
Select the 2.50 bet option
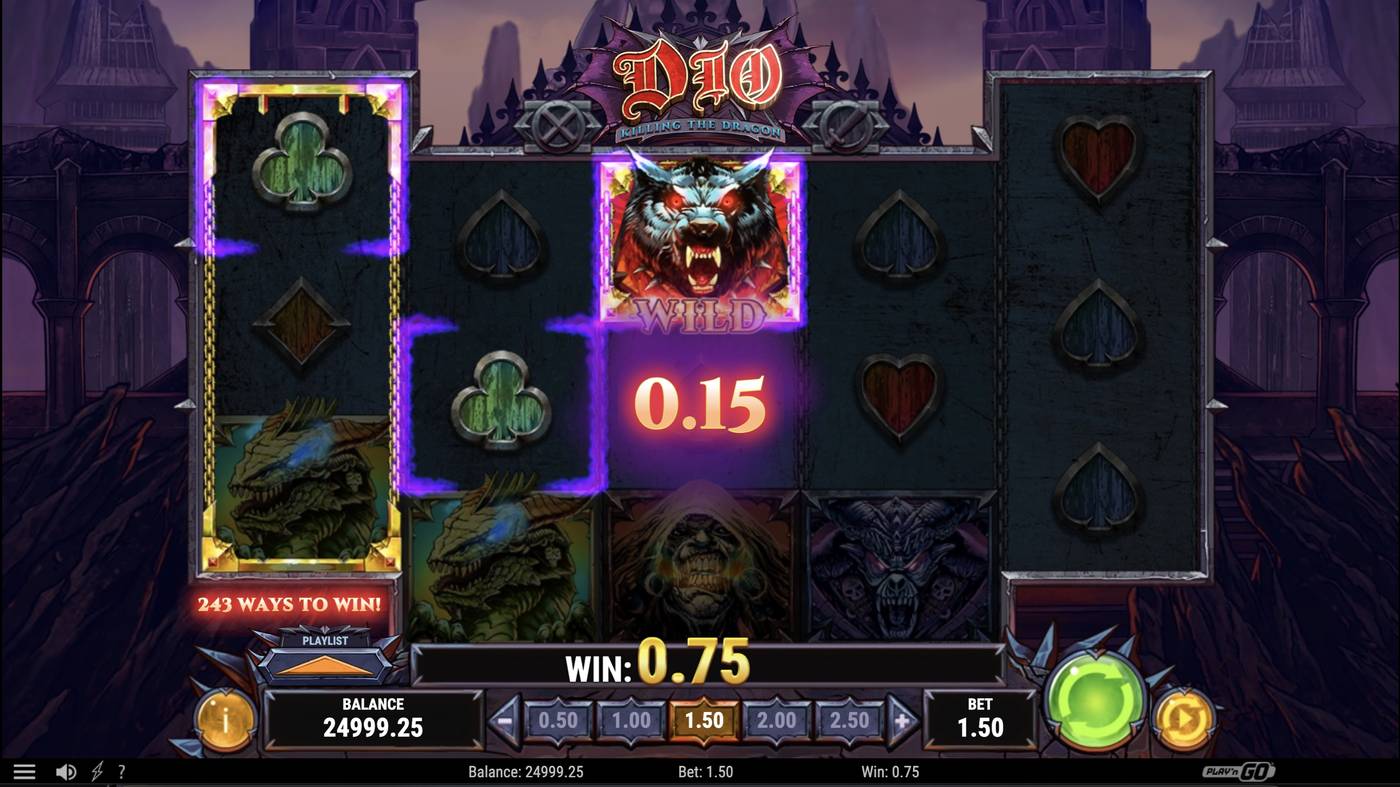point(845,718)
